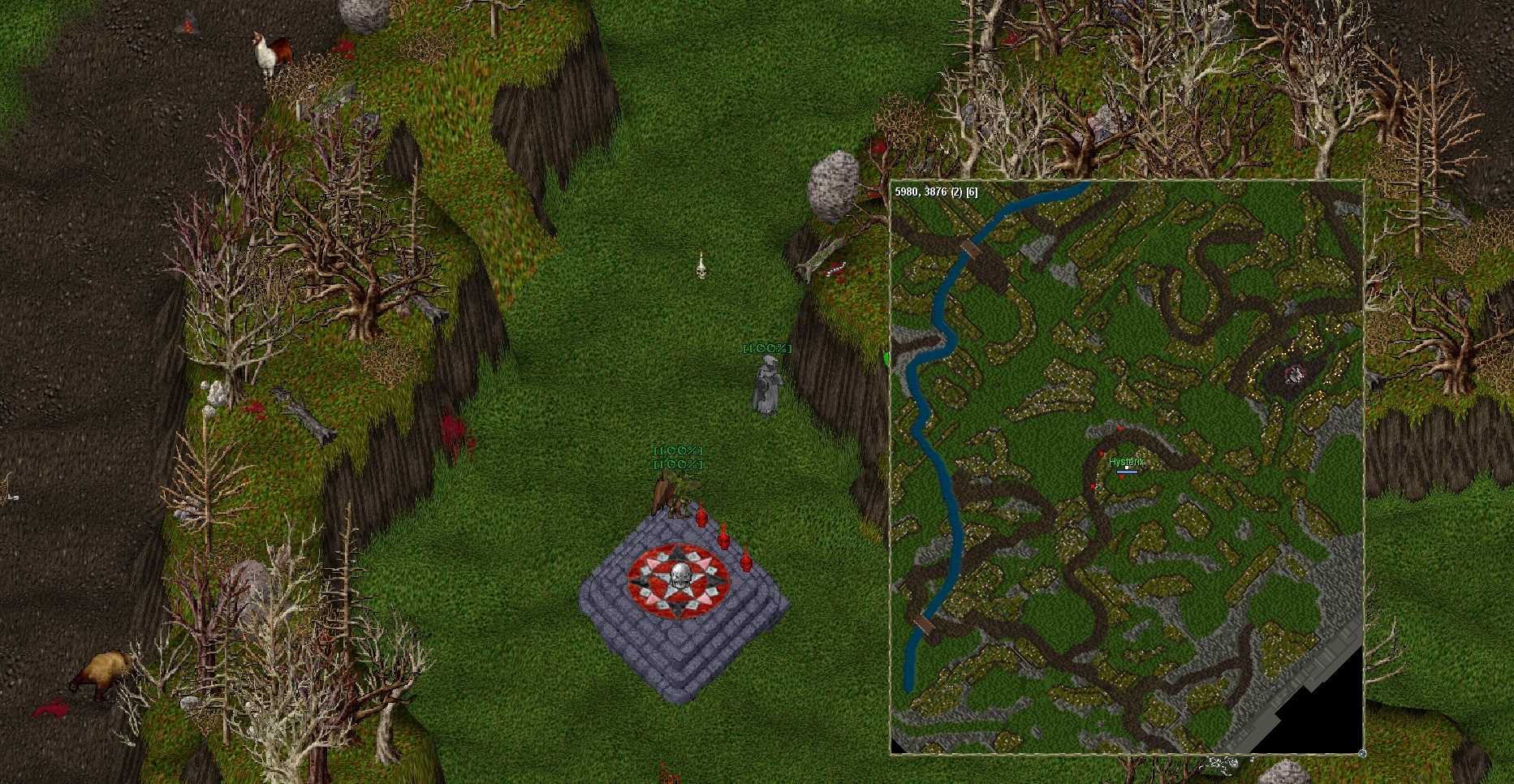
Task: Click the leftmost red candle beside the pentagram
Action: (x=701, y=518)
